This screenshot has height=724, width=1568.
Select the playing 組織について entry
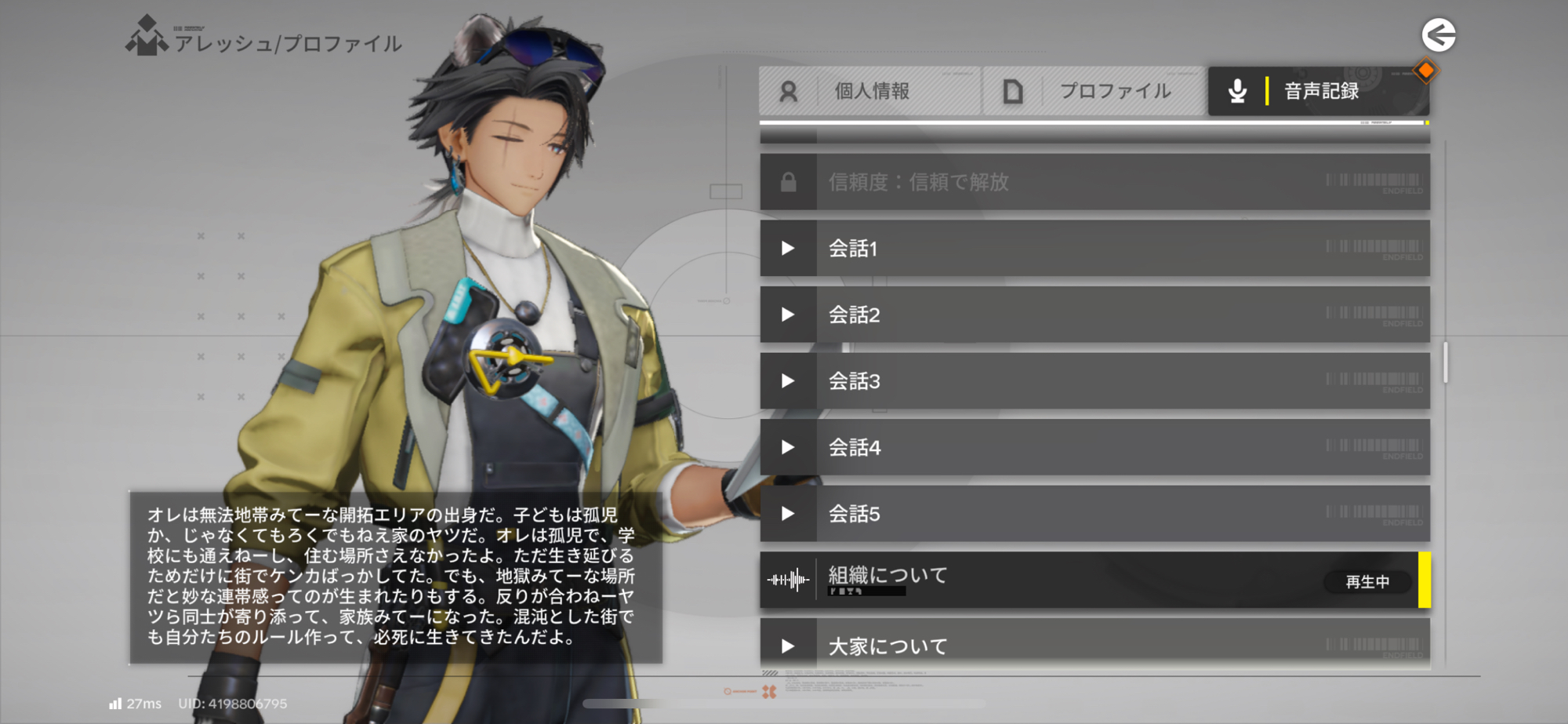click(1094, 580)
